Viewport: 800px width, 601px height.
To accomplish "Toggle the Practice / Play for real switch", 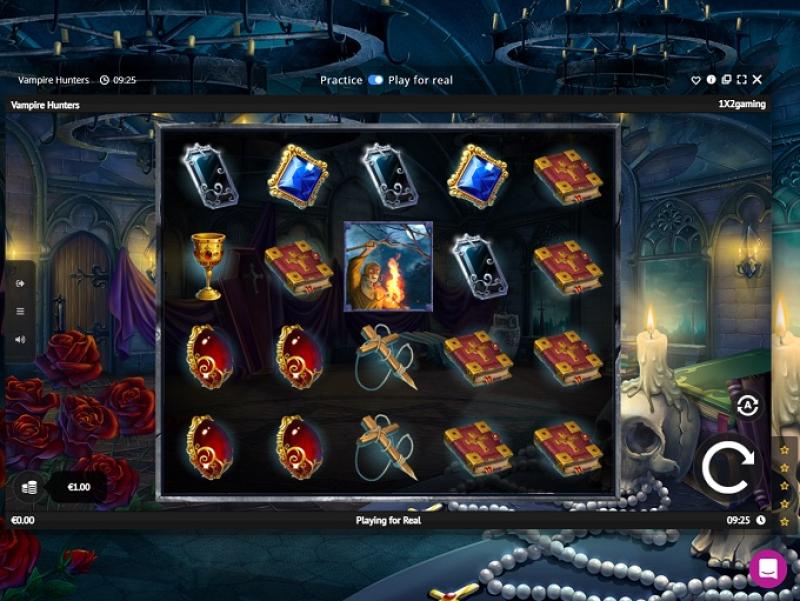I will (375, 80).
